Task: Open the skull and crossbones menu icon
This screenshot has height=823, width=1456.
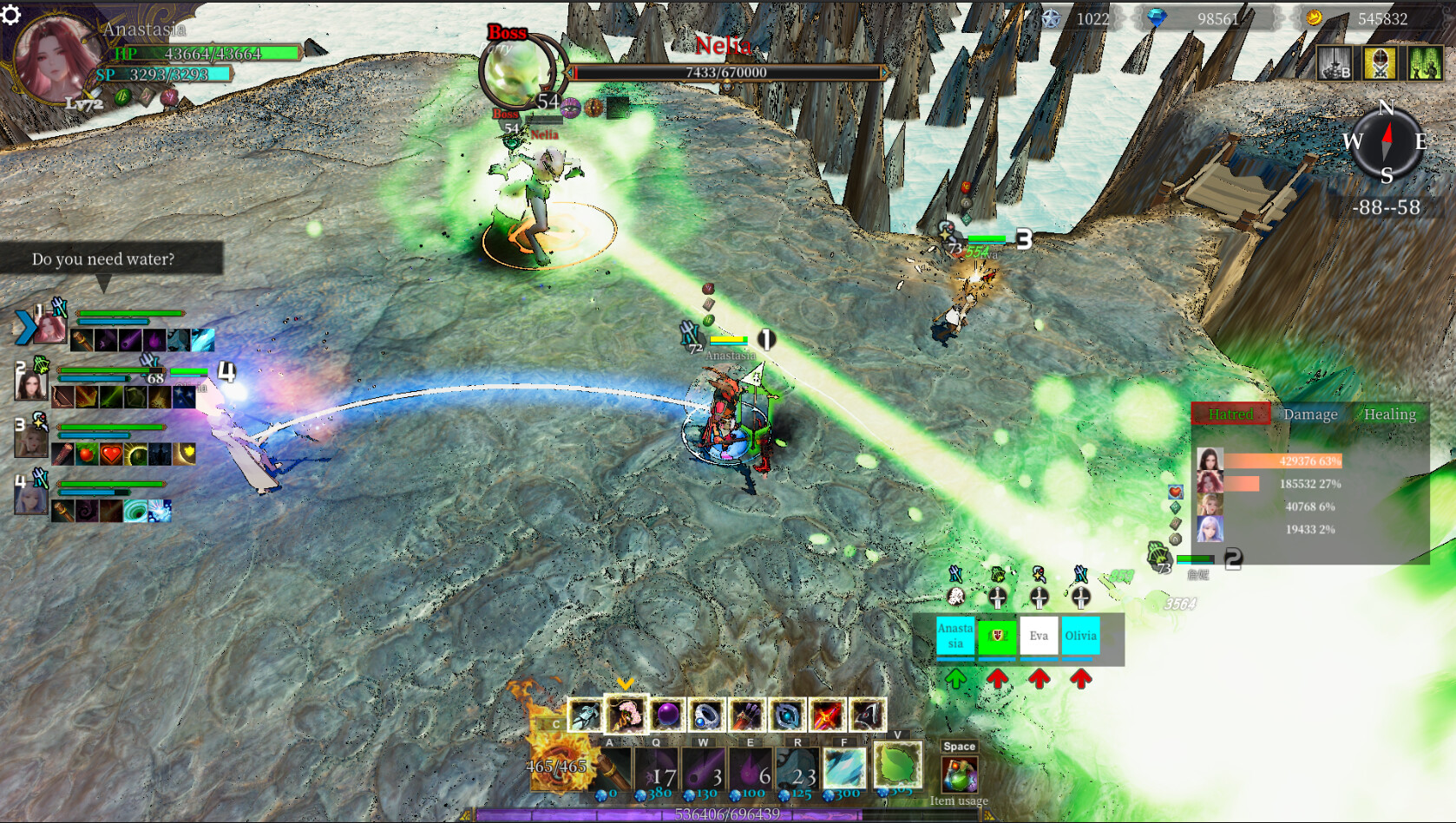Action: pos(1380,62)
